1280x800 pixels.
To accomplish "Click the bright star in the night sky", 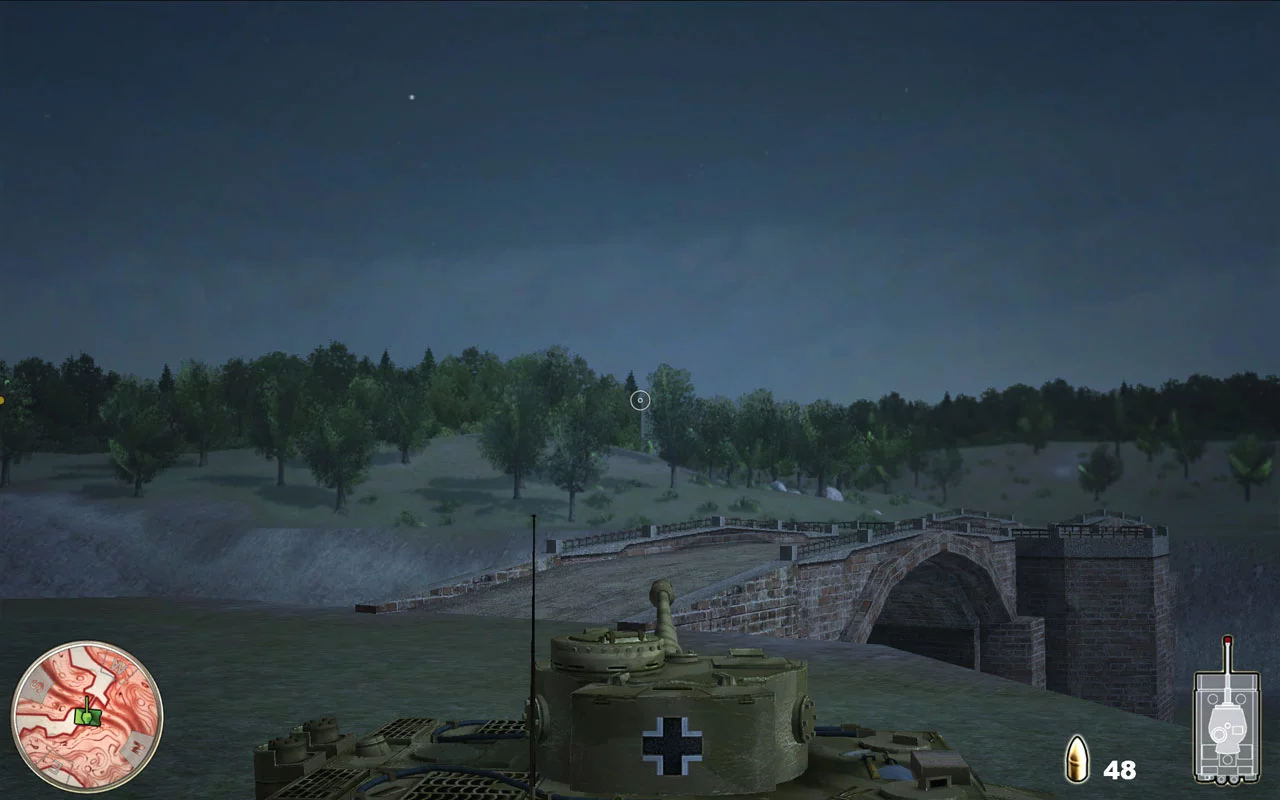I will coord(410,96).
